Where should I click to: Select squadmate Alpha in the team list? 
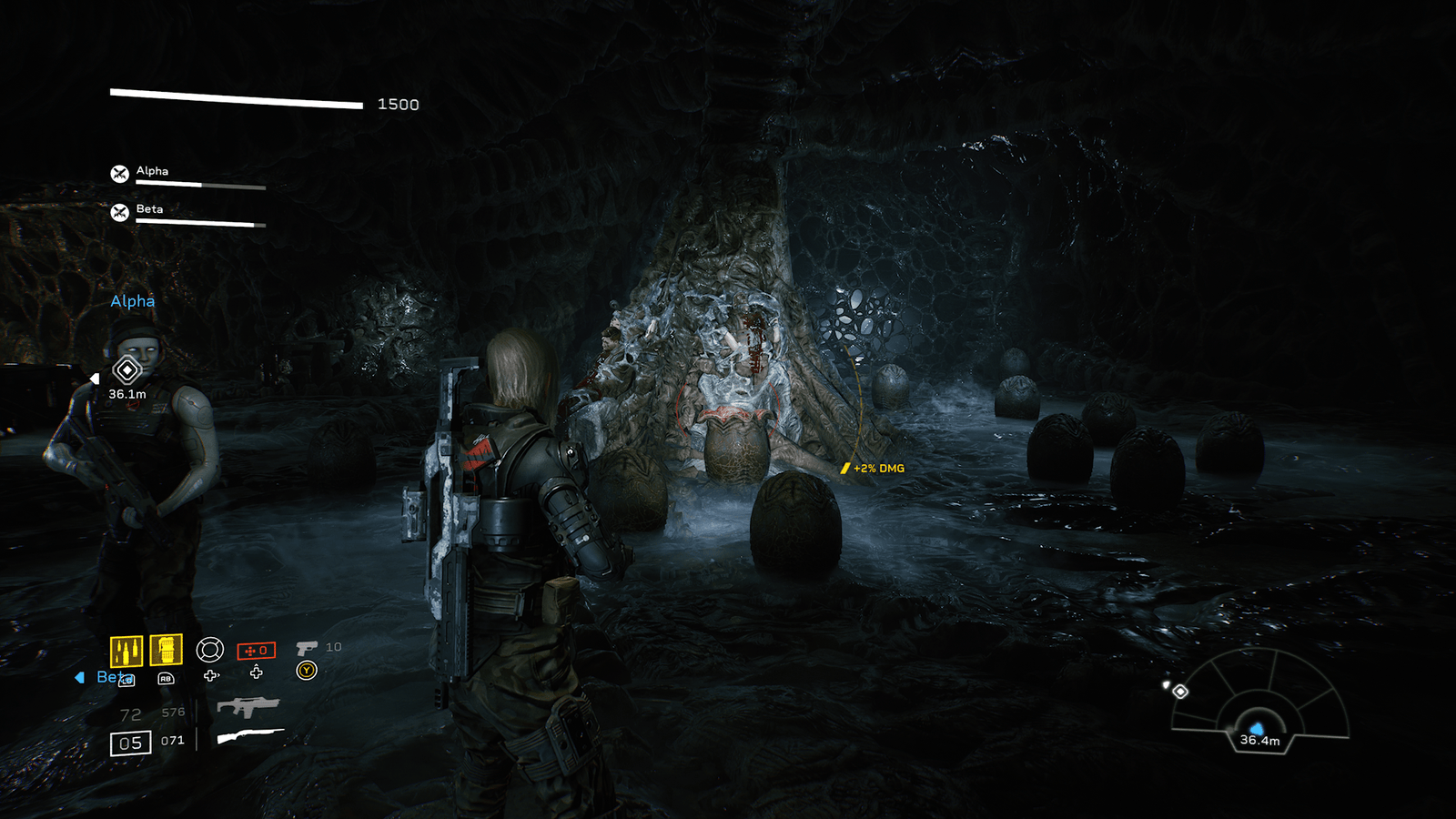tap(152, 172)
